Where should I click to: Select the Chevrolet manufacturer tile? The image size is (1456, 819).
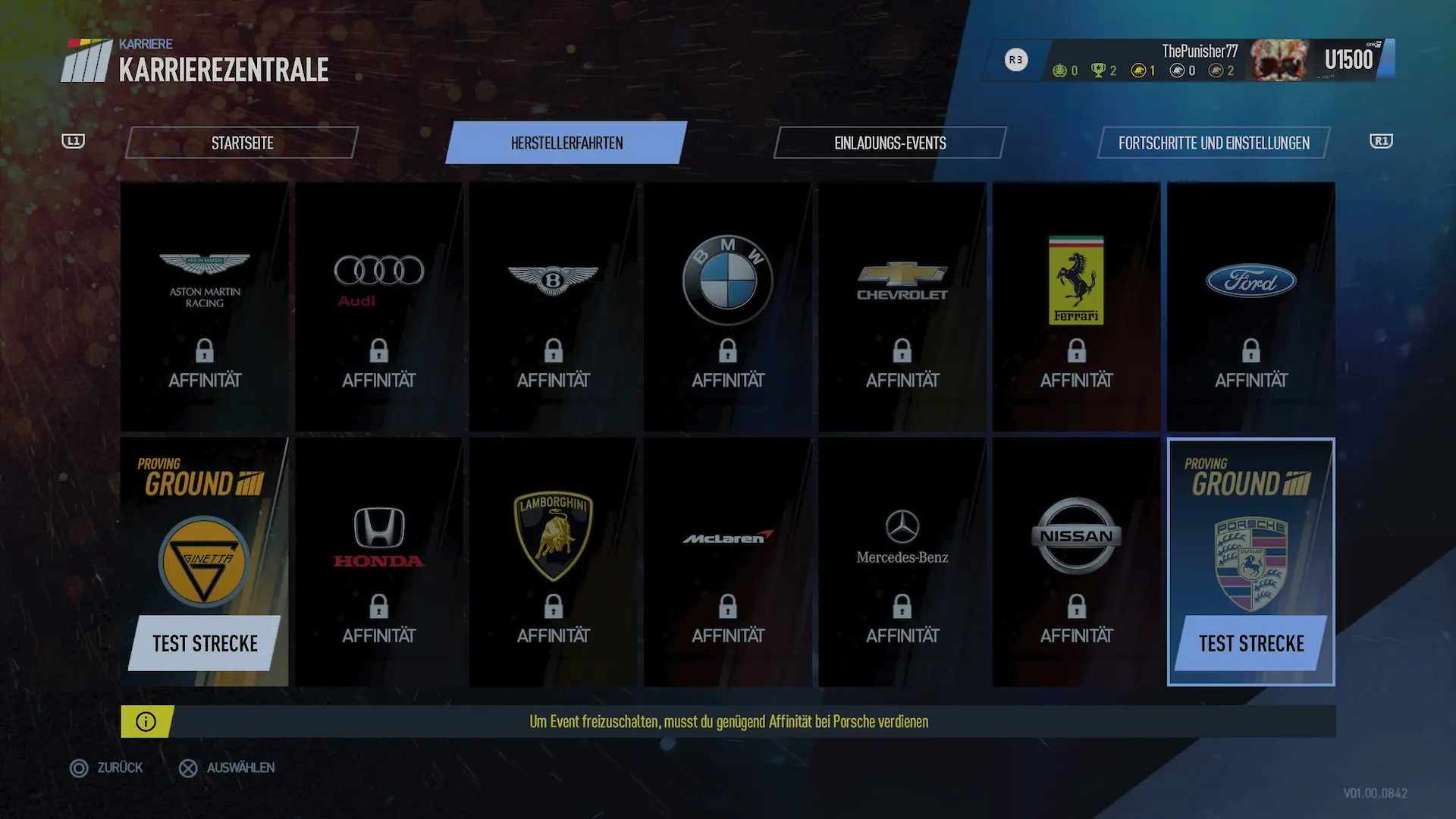tap(902, 307)
